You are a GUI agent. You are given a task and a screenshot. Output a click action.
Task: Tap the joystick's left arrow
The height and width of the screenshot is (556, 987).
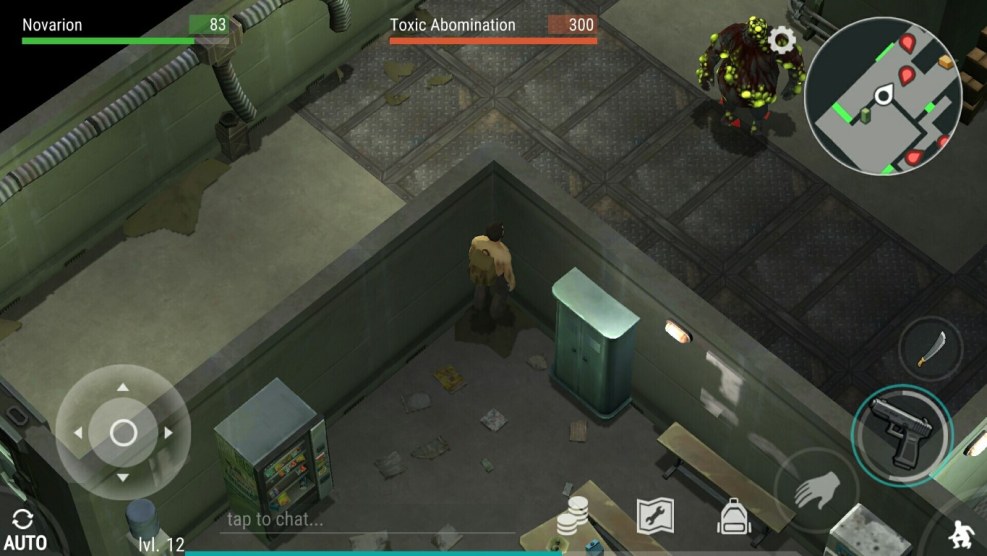78,433
